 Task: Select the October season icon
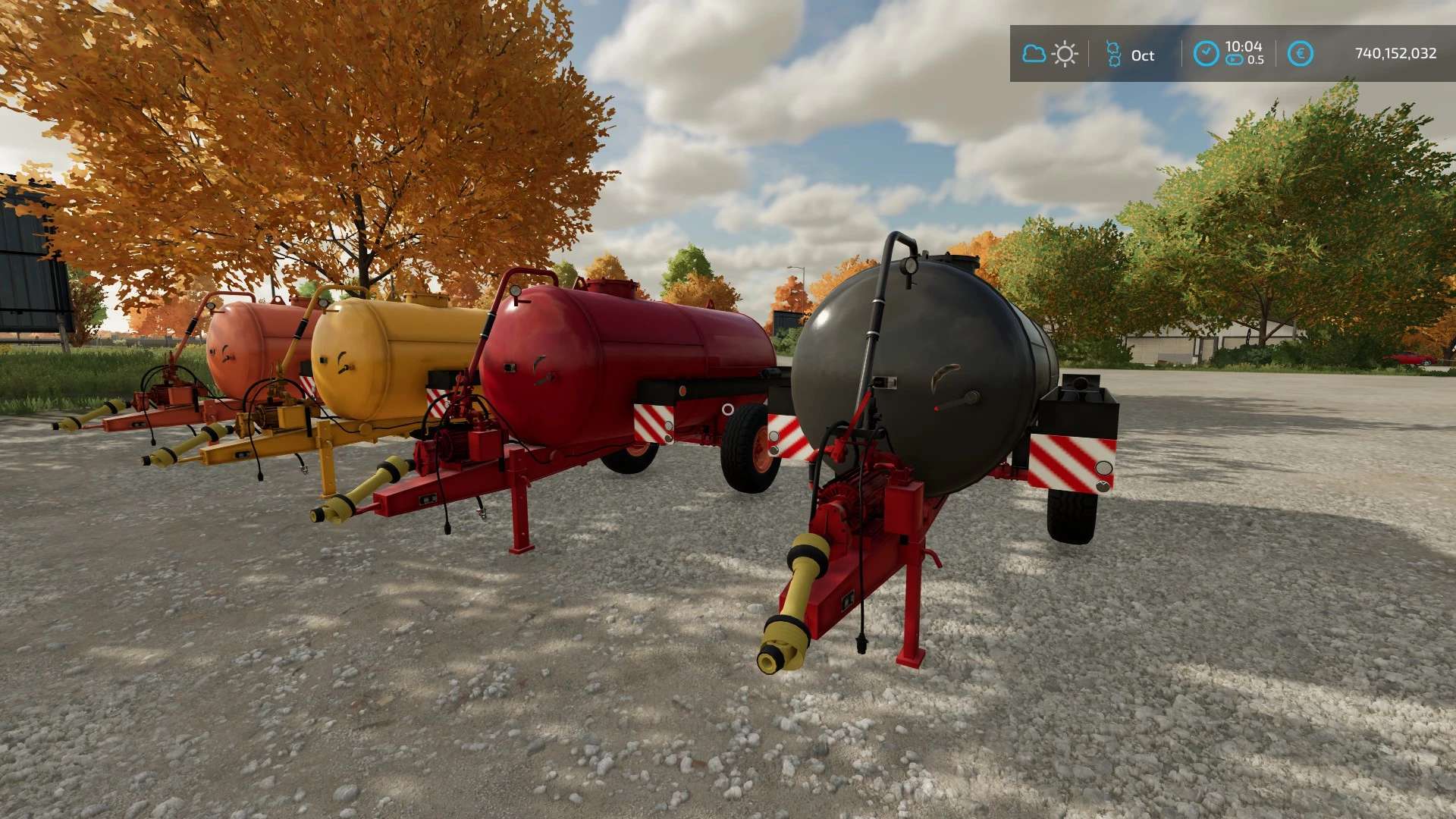click(x=1113, y=54)
